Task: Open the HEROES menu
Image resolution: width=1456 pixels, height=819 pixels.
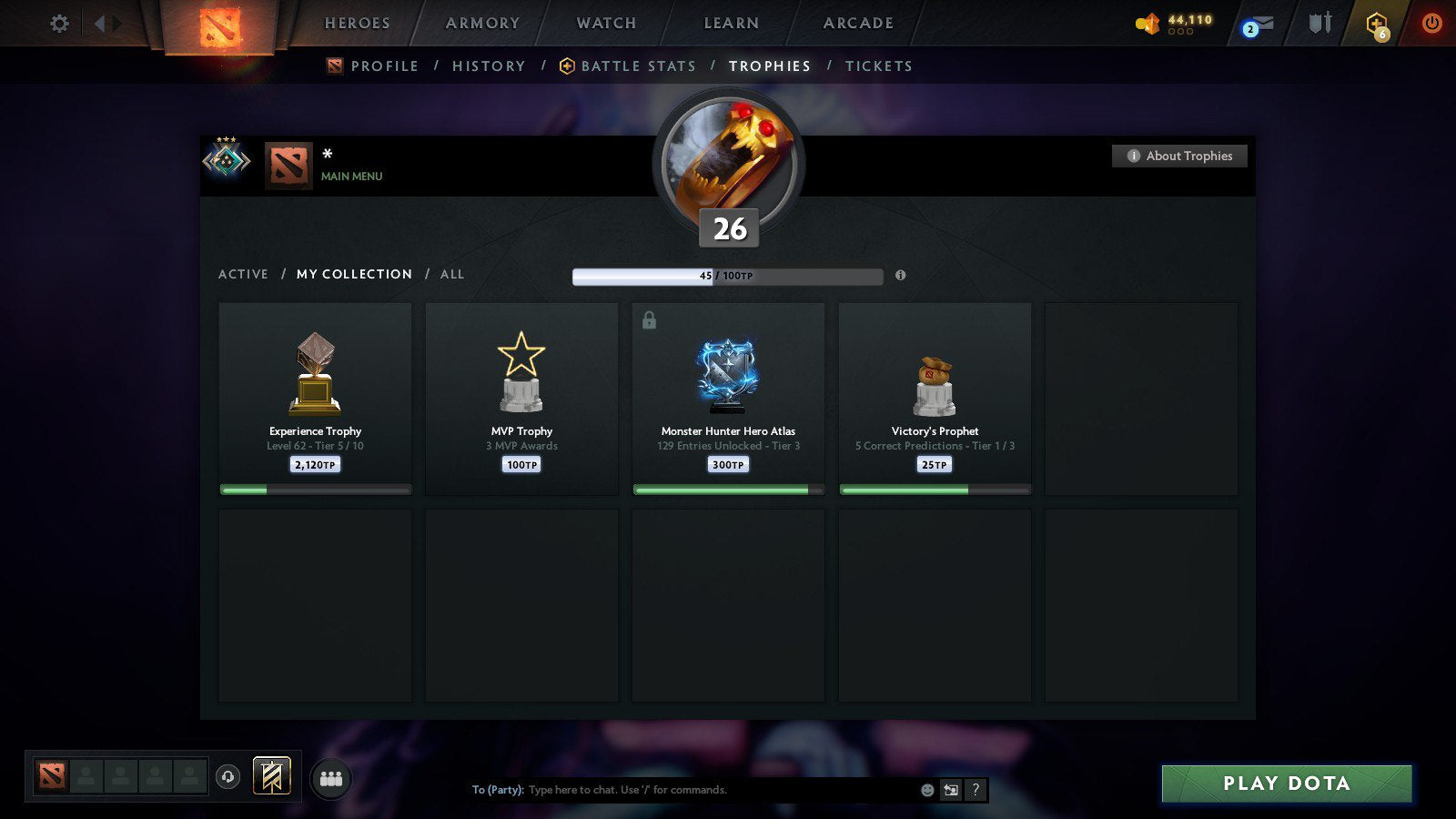Action: [357, 23]
